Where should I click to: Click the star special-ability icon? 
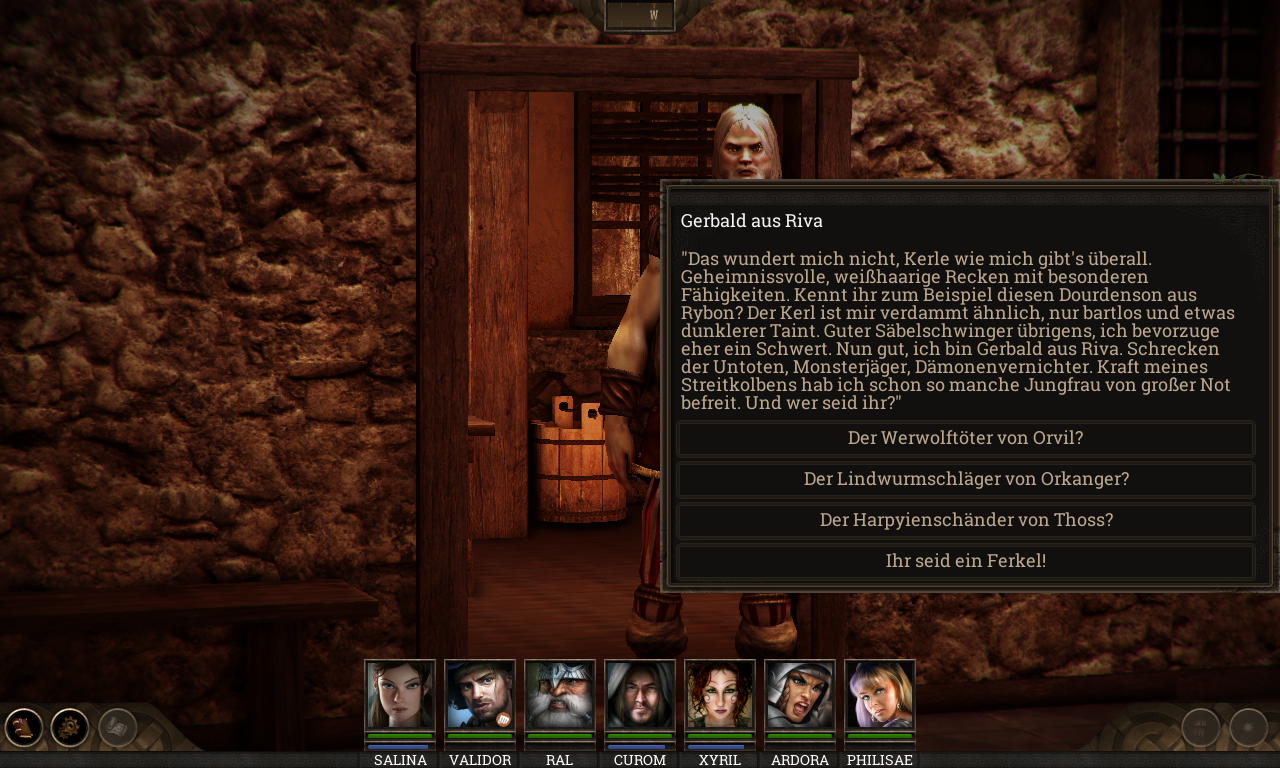pyautogui.click(x=1248, y=727)
